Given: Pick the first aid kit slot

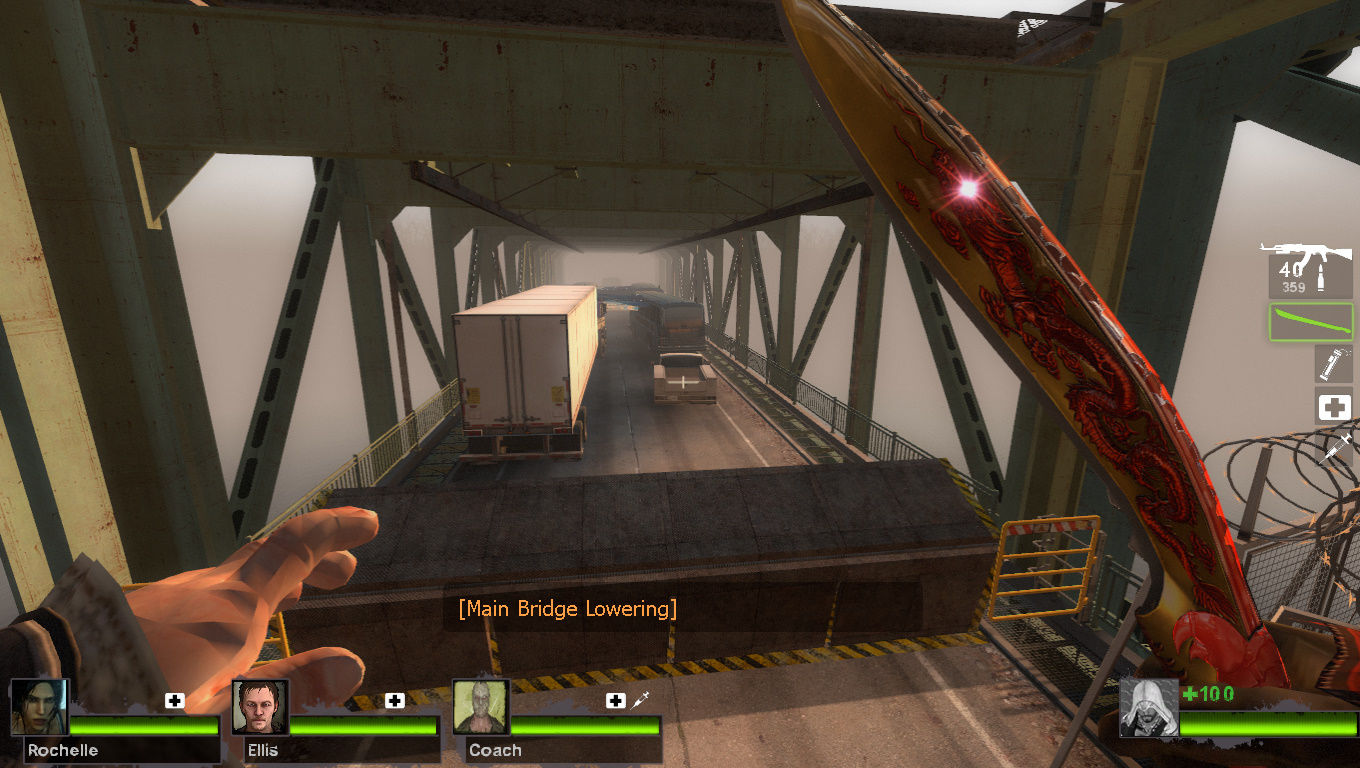Looking at the screenshot, I should tap(1333, 407).
